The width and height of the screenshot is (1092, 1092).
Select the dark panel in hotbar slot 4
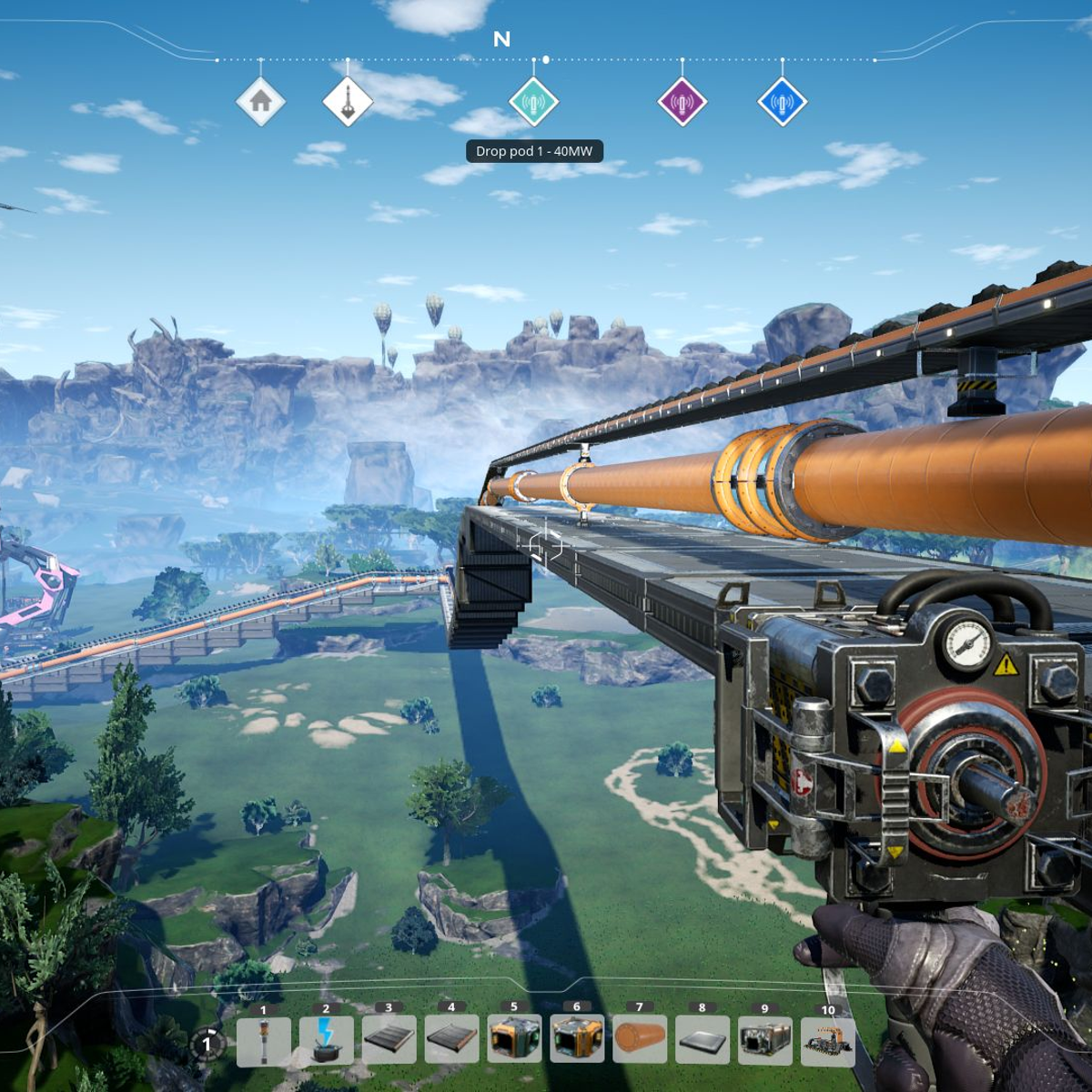tap(451, 1040)
